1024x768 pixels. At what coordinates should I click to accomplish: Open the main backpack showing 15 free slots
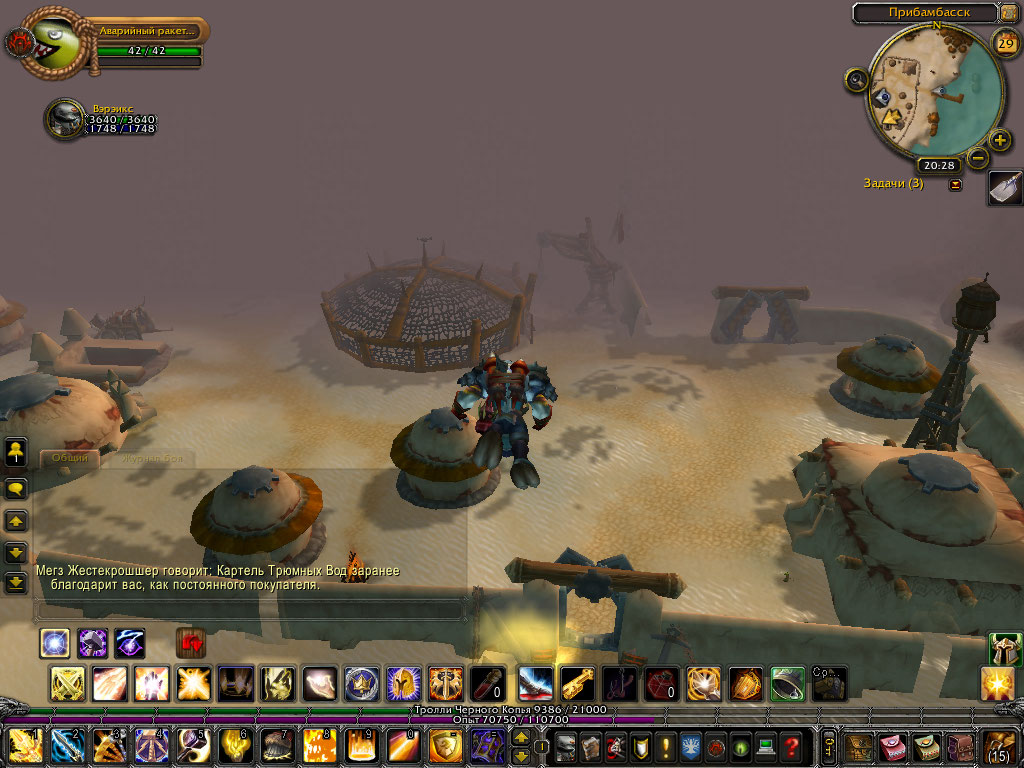click(1001, 747)
